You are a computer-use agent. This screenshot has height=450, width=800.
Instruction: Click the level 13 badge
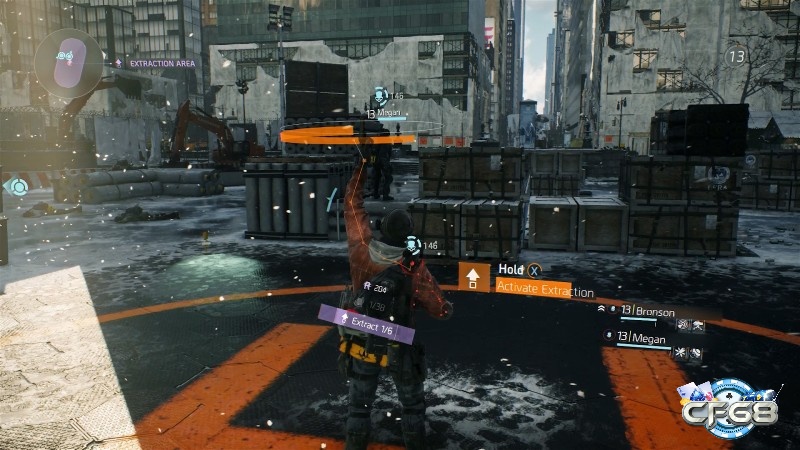coord(737,57)
